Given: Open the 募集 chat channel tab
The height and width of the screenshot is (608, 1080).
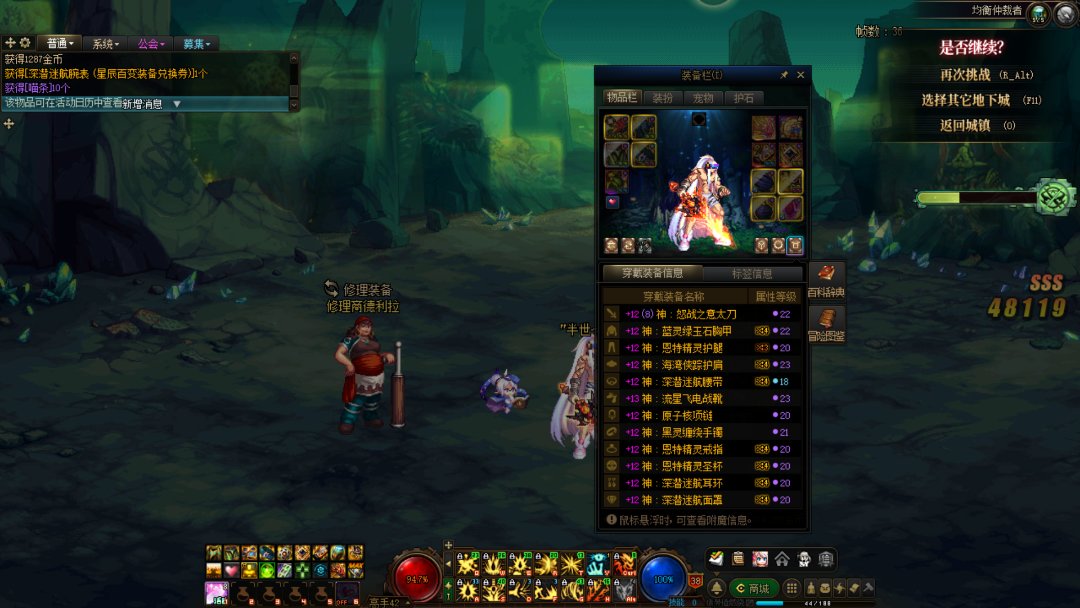Looking at the screenshot, I should [197, 44].
